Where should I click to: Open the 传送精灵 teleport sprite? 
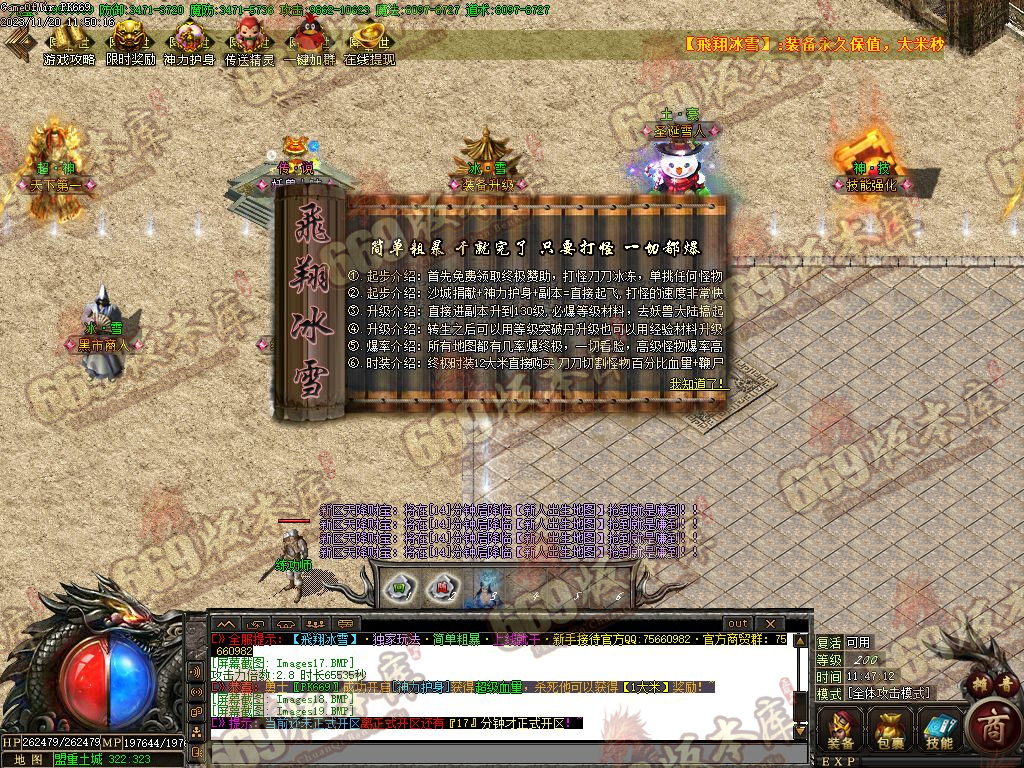(249, 40)
